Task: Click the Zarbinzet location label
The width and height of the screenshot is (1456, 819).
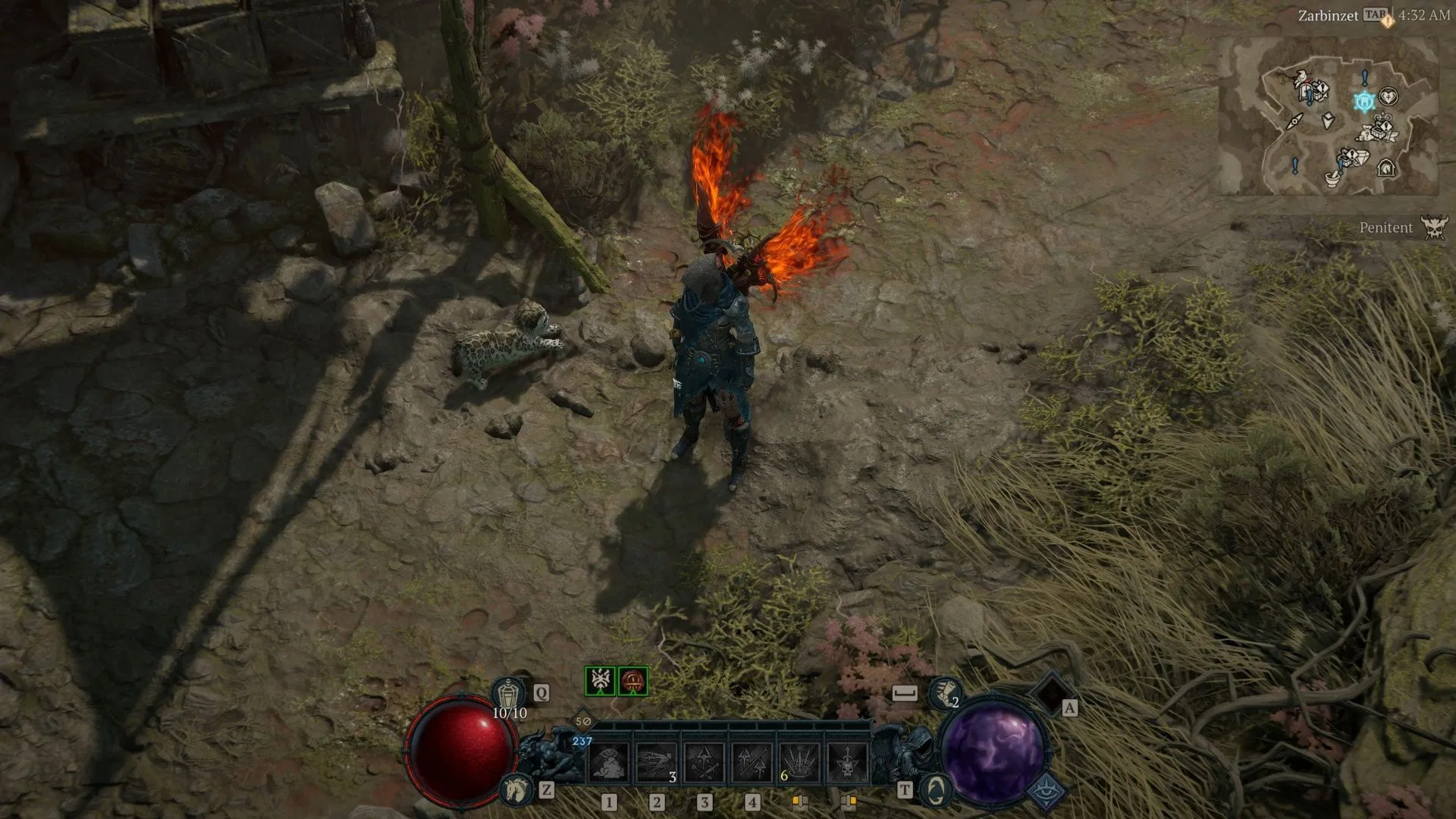Action: (x=1330, y=15)
